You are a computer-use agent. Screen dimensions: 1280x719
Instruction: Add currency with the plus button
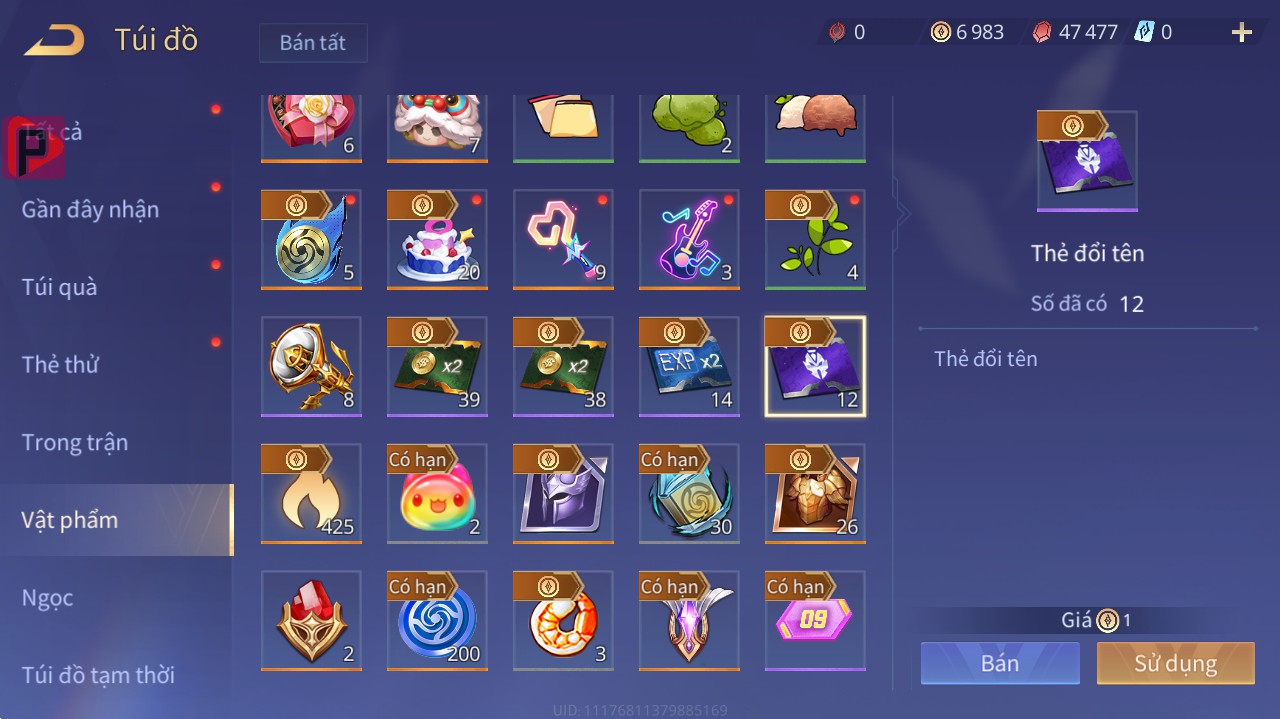pyautogui.click(x=1242, y=33)
